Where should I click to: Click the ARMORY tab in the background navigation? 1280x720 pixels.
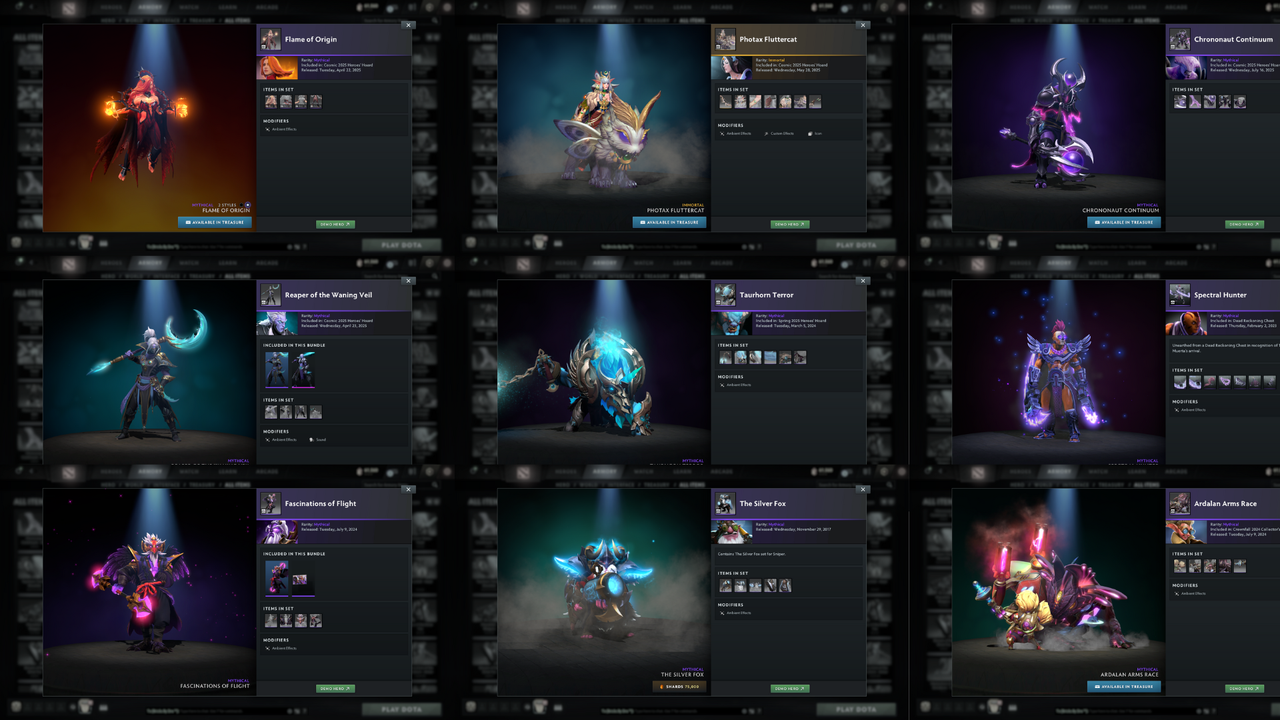pyautogui.click(x=151, y=7)
